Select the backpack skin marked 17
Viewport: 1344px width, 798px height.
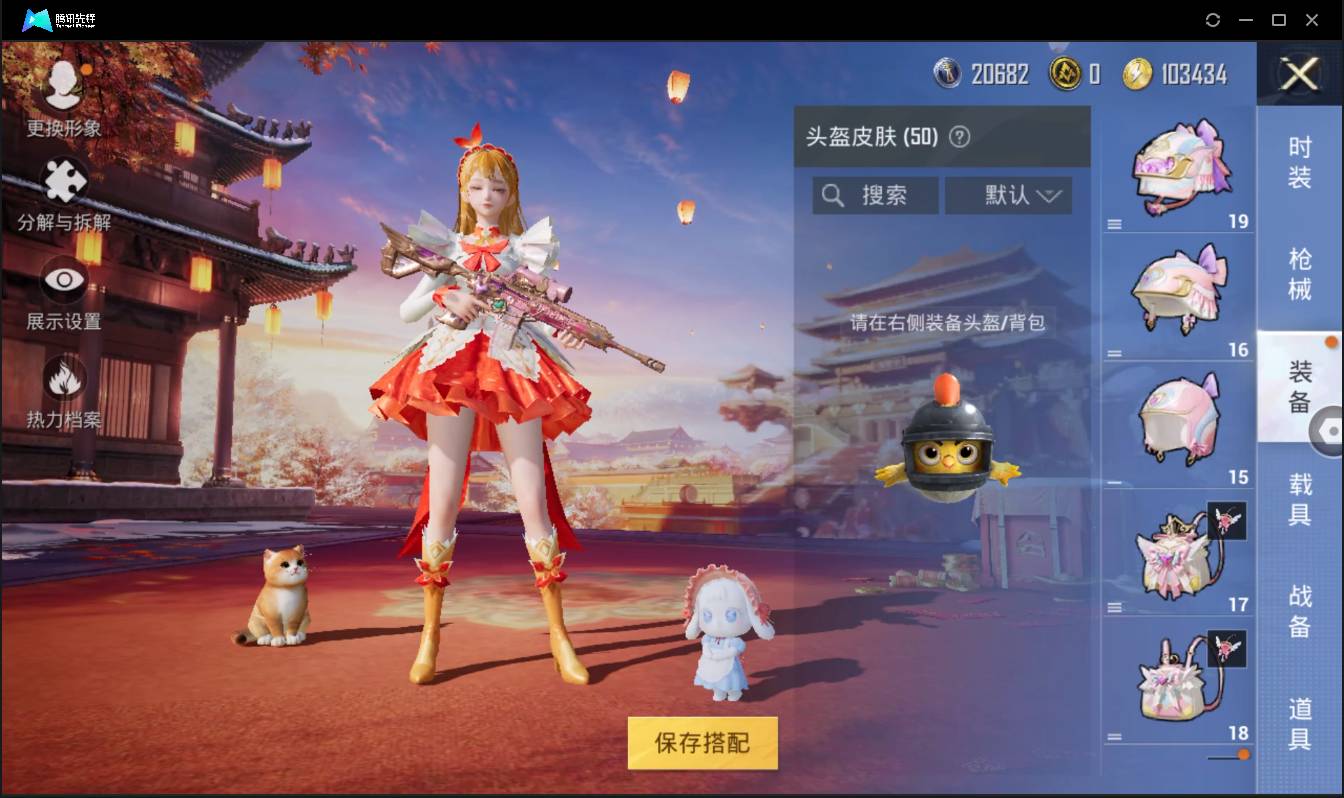point(1180,548)
